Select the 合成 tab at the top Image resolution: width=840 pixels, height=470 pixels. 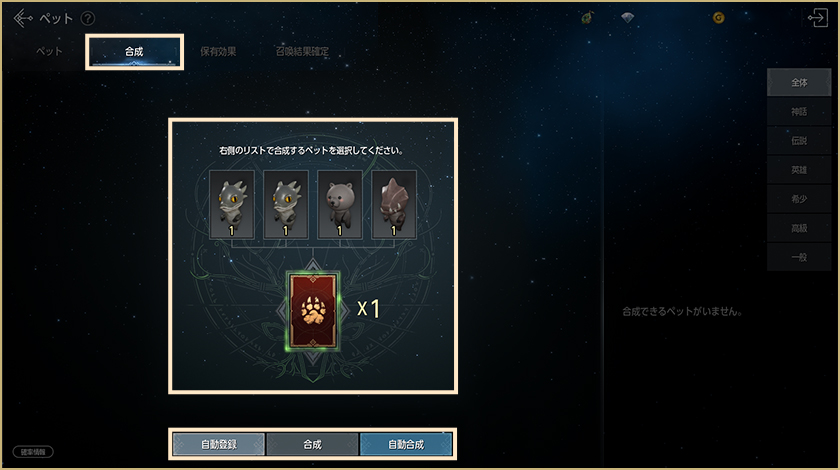coord(135,52)
